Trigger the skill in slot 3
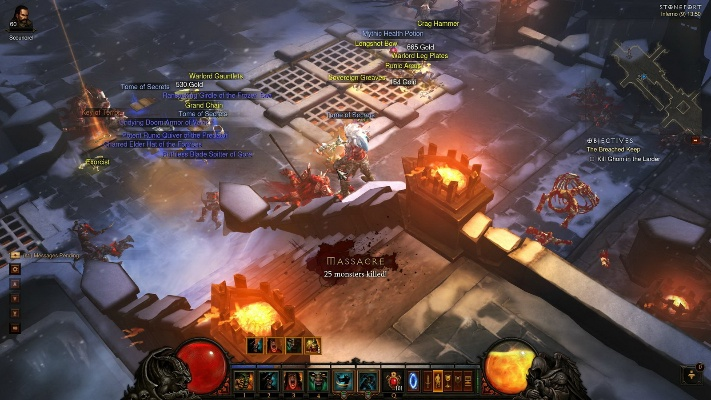This screenshot has width=711, height=400. [293, 380]
